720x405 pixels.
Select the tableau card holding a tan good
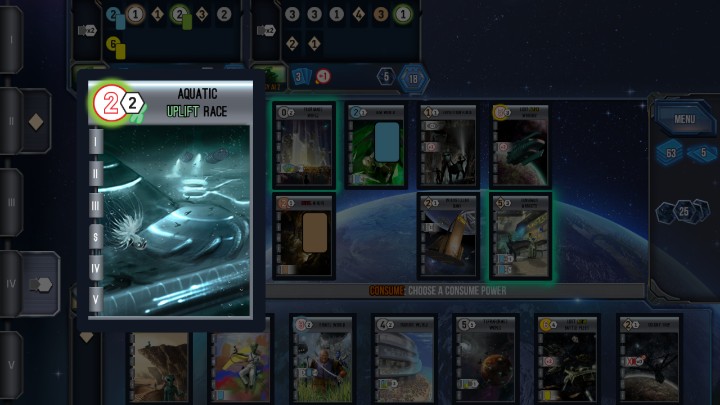coord(304,236)
